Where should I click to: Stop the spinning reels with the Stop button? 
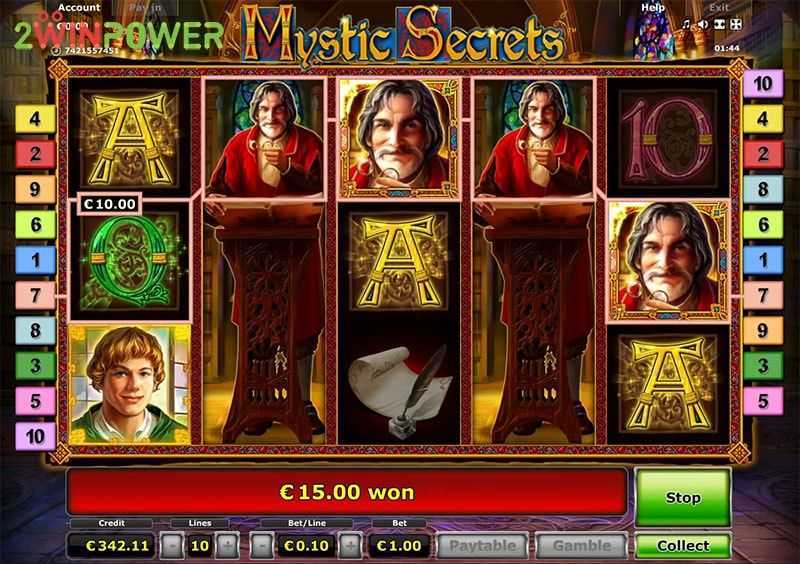click(x=683, y=497)
